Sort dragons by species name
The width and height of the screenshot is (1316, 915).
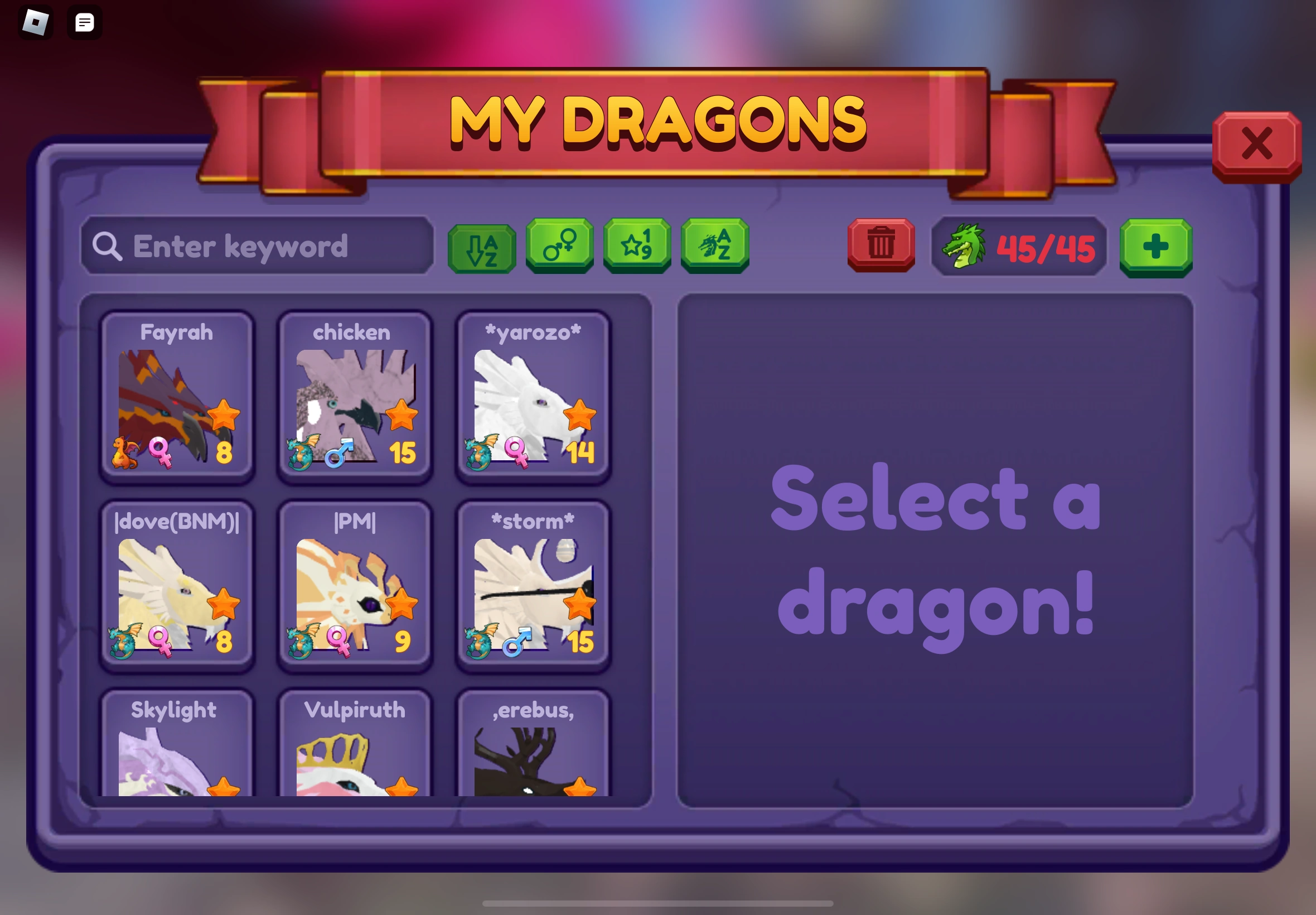[x=714, y=247]
